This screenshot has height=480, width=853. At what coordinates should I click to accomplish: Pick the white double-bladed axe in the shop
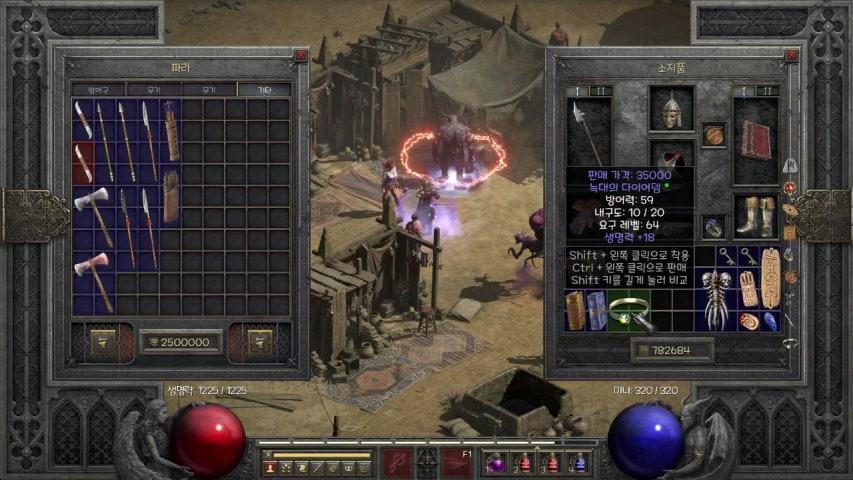(x=93, y=213)
